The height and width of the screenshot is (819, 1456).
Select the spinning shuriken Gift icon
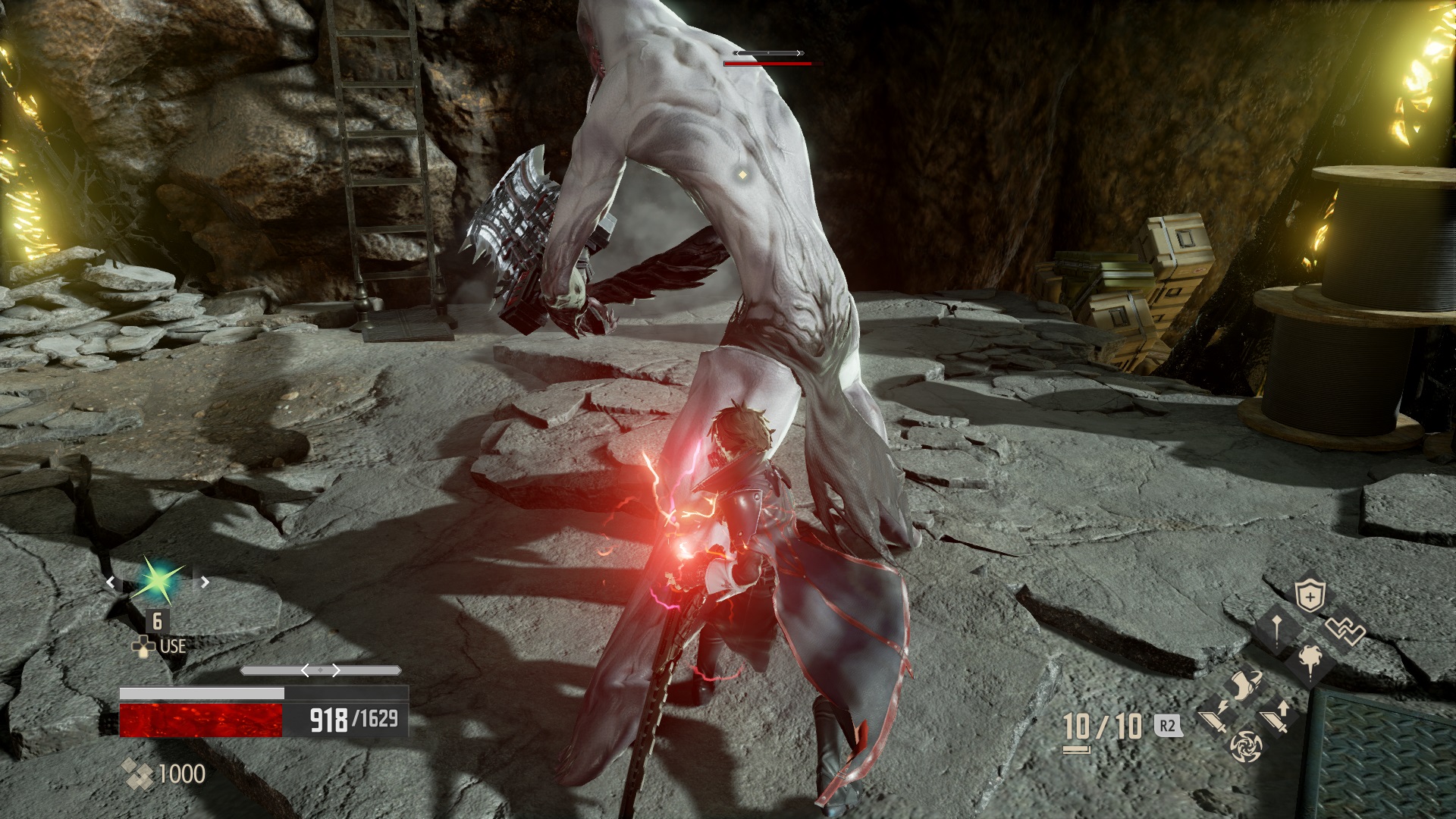[x=1246, y=748]
